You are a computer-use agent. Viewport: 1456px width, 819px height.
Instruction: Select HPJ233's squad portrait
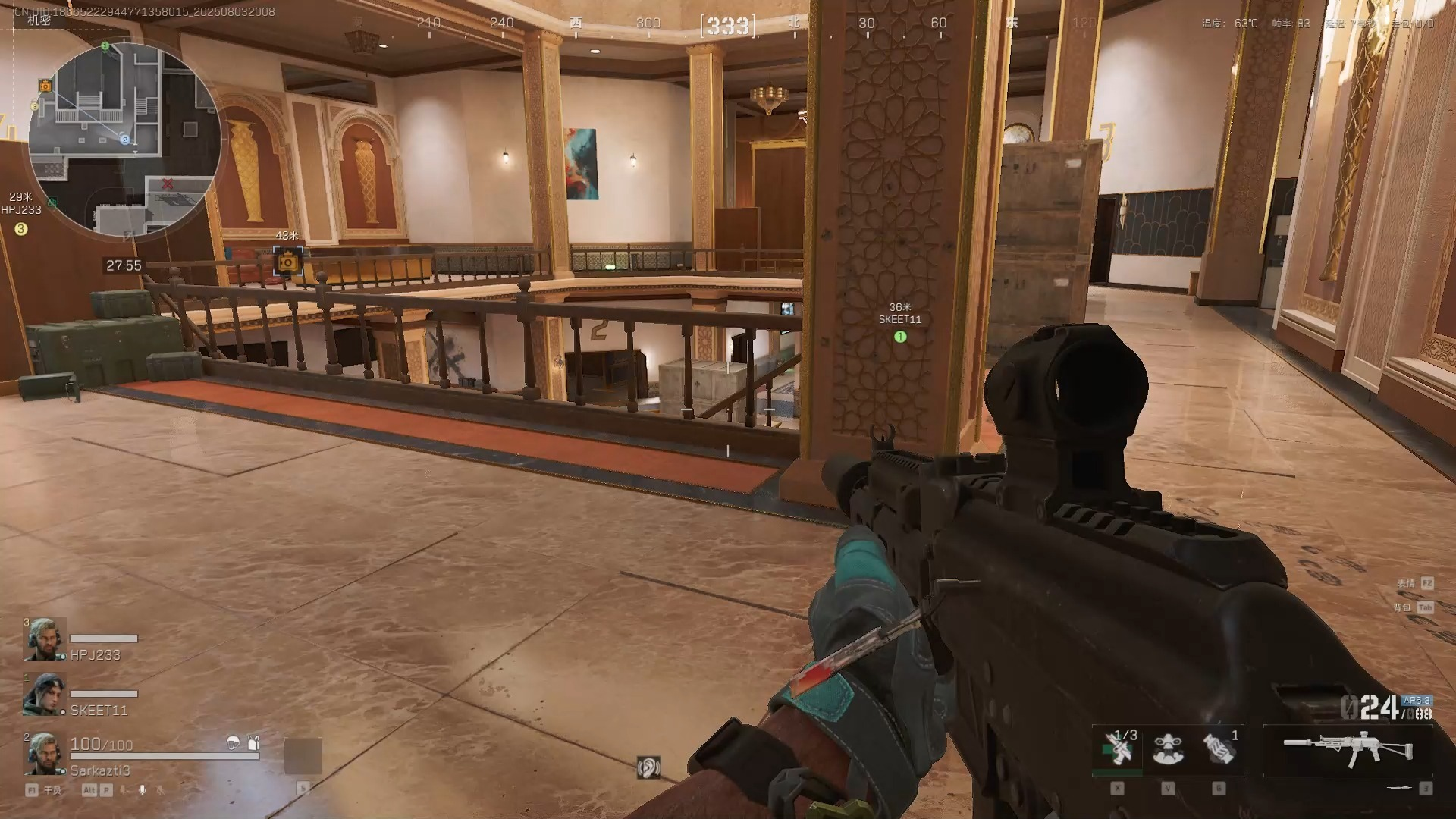[x=45, y=639]
